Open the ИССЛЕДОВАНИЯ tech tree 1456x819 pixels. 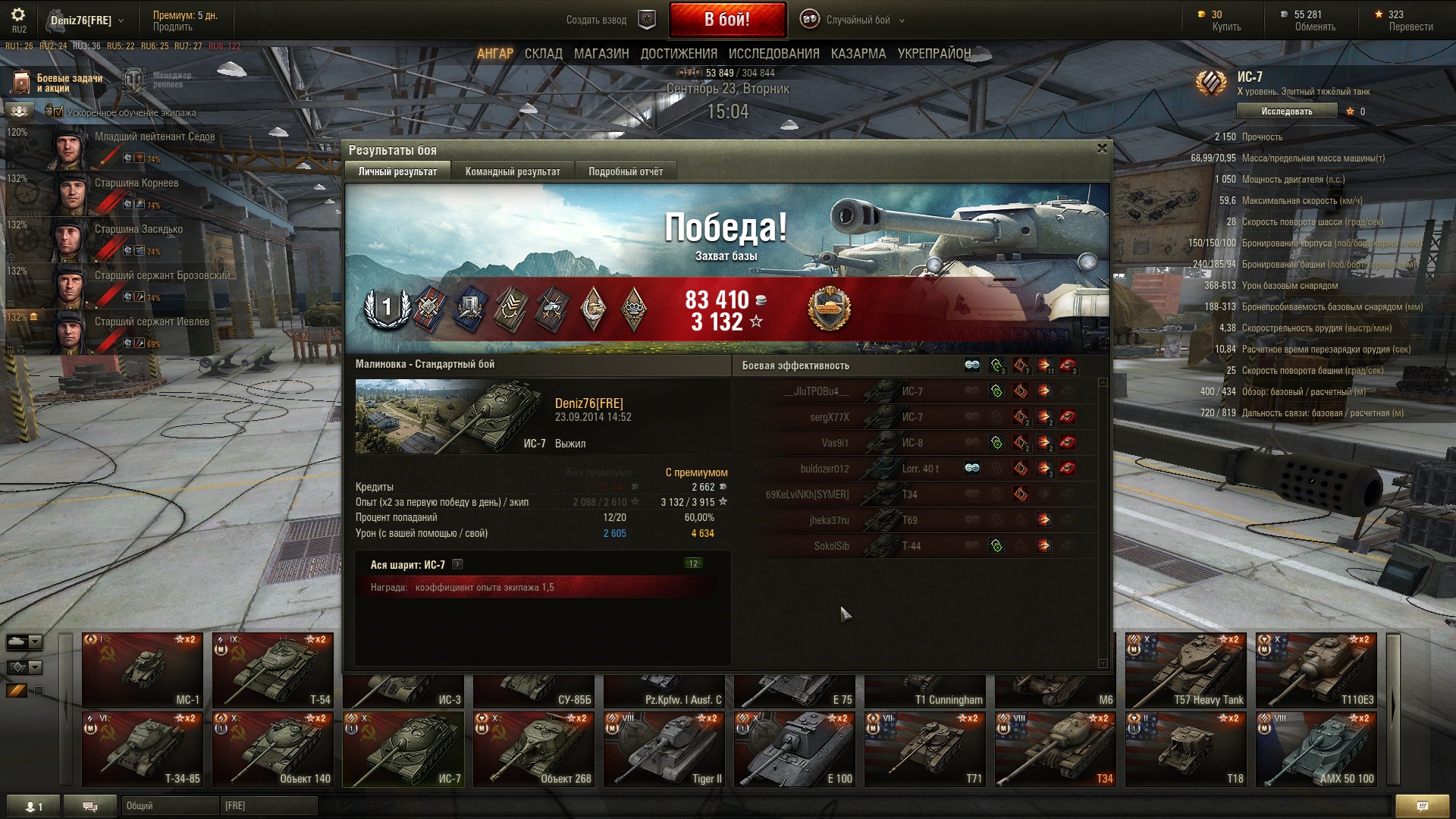773,54
